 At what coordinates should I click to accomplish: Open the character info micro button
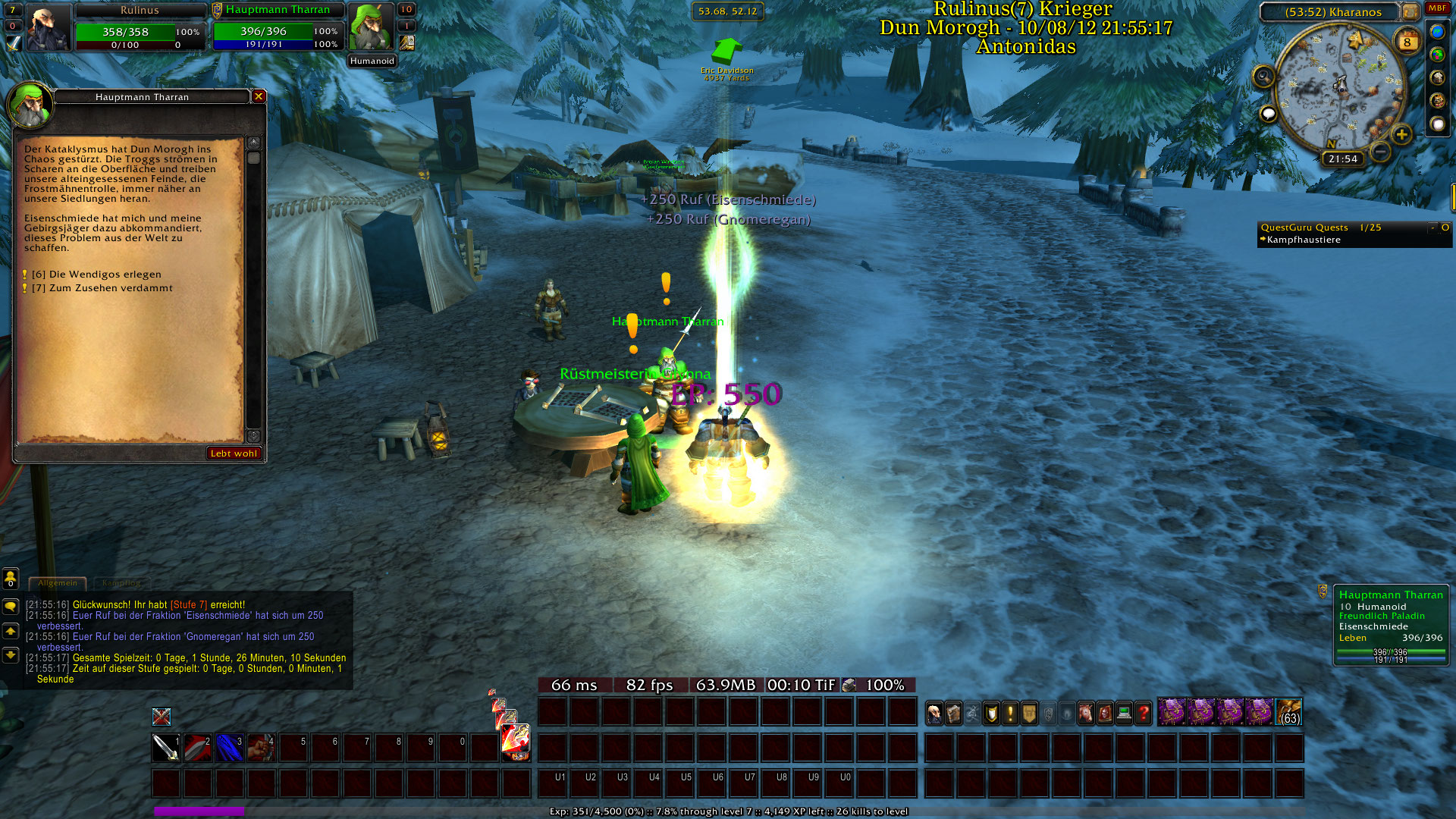[x=935, y=713]
